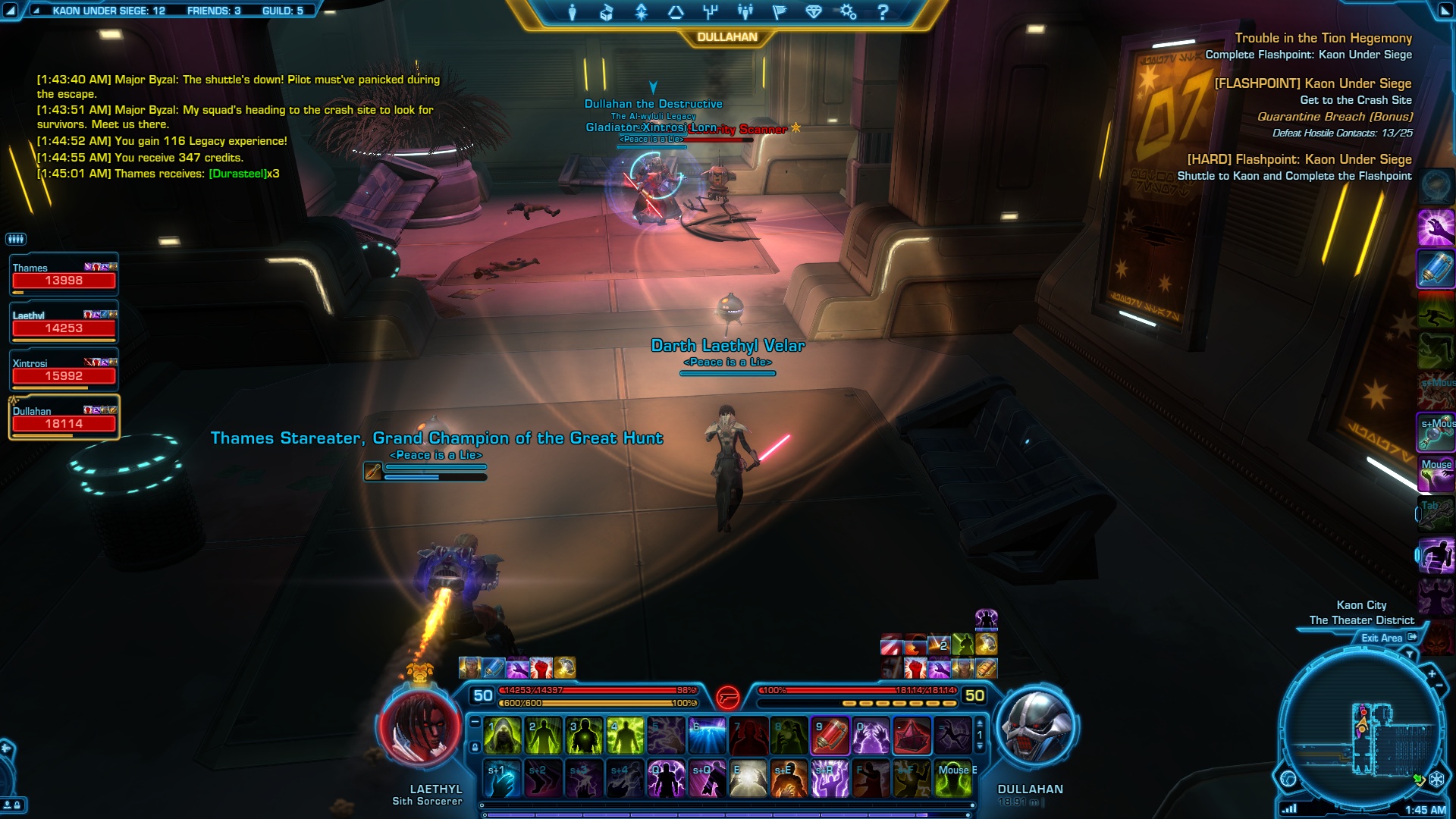The image size is (1456, 819).
Task: Toggle the quickbar lock icon
Action: click(x=475, y=747)
